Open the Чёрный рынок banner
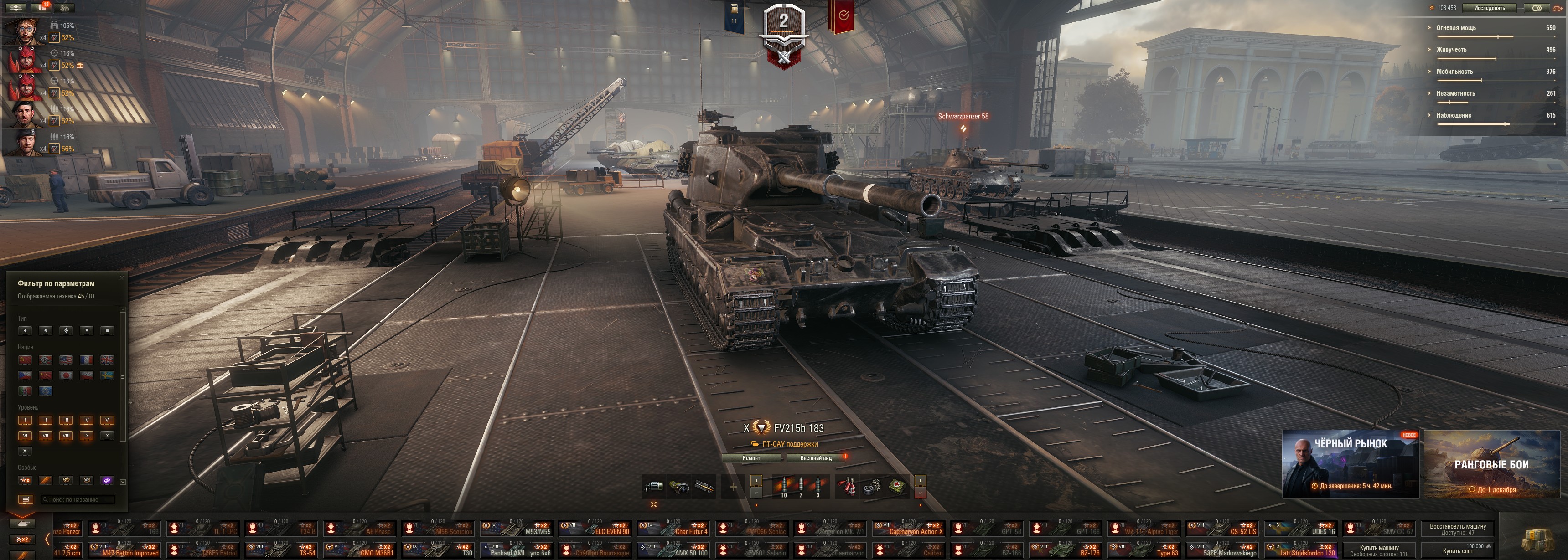The height and width of the screenshot is (560, 1568). (1350, 464)
